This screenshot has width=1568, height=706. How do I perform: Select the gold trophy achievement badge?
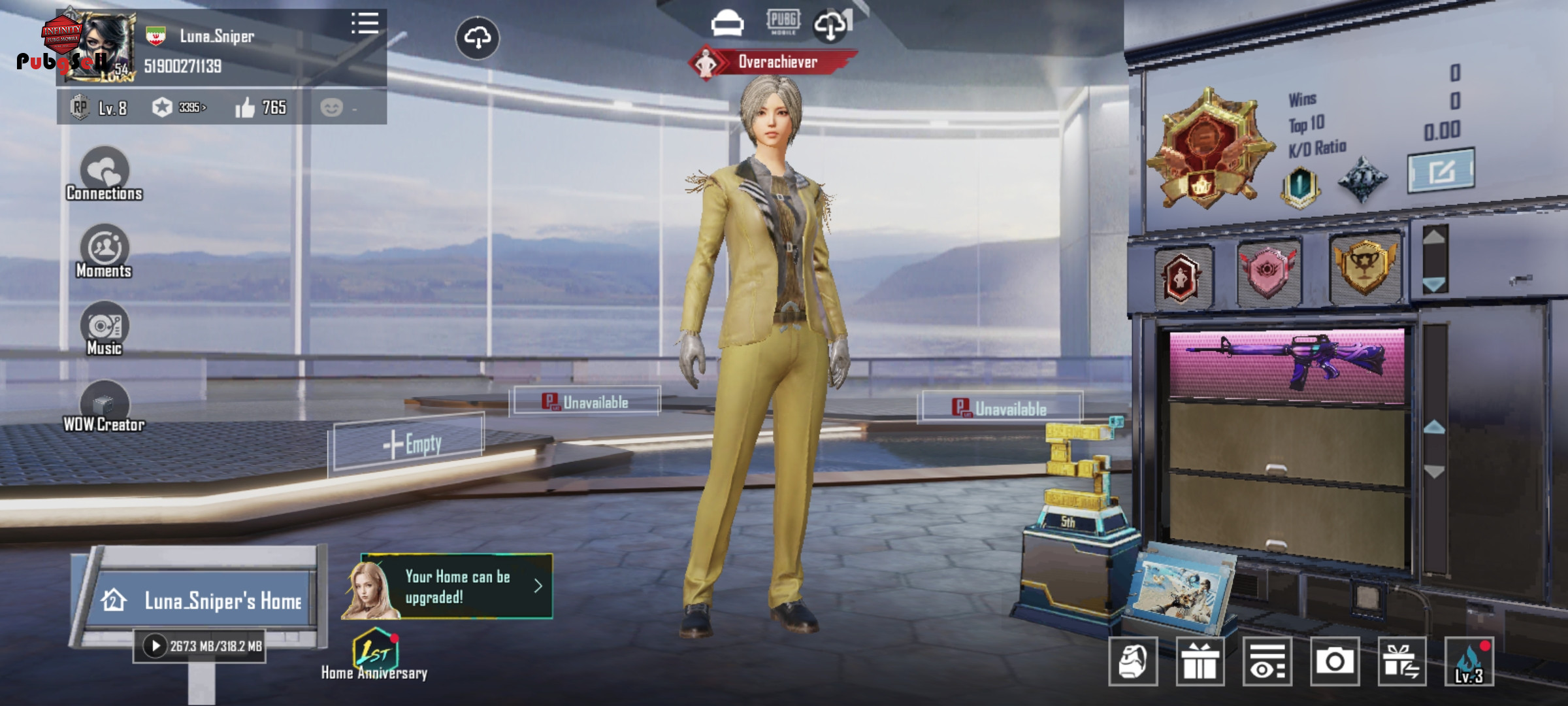[1364, 267]
